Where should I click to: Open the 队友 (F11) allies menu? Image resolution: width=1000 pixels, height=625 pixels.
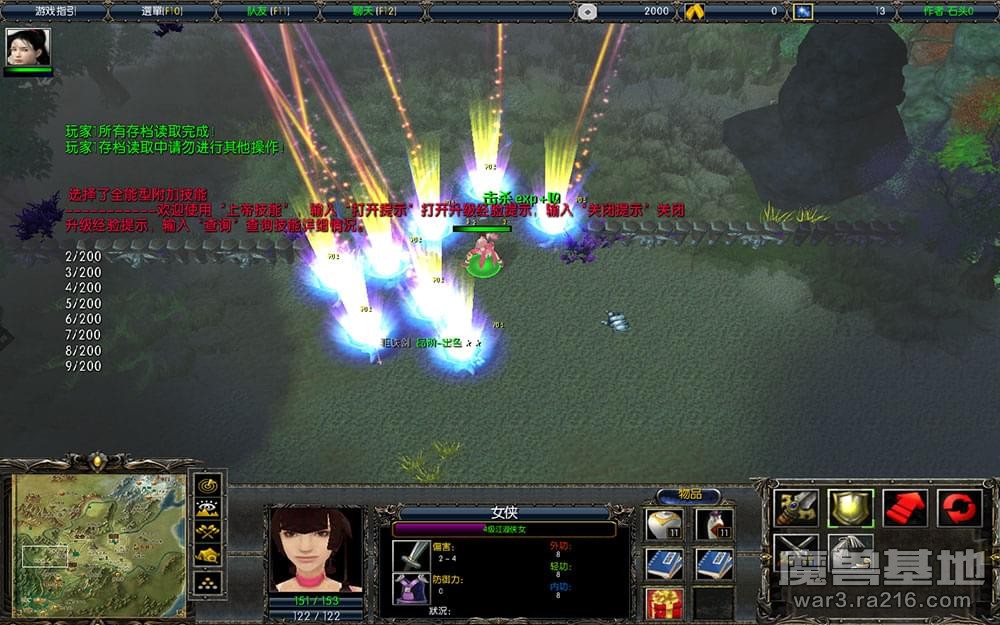click(268, 11)
